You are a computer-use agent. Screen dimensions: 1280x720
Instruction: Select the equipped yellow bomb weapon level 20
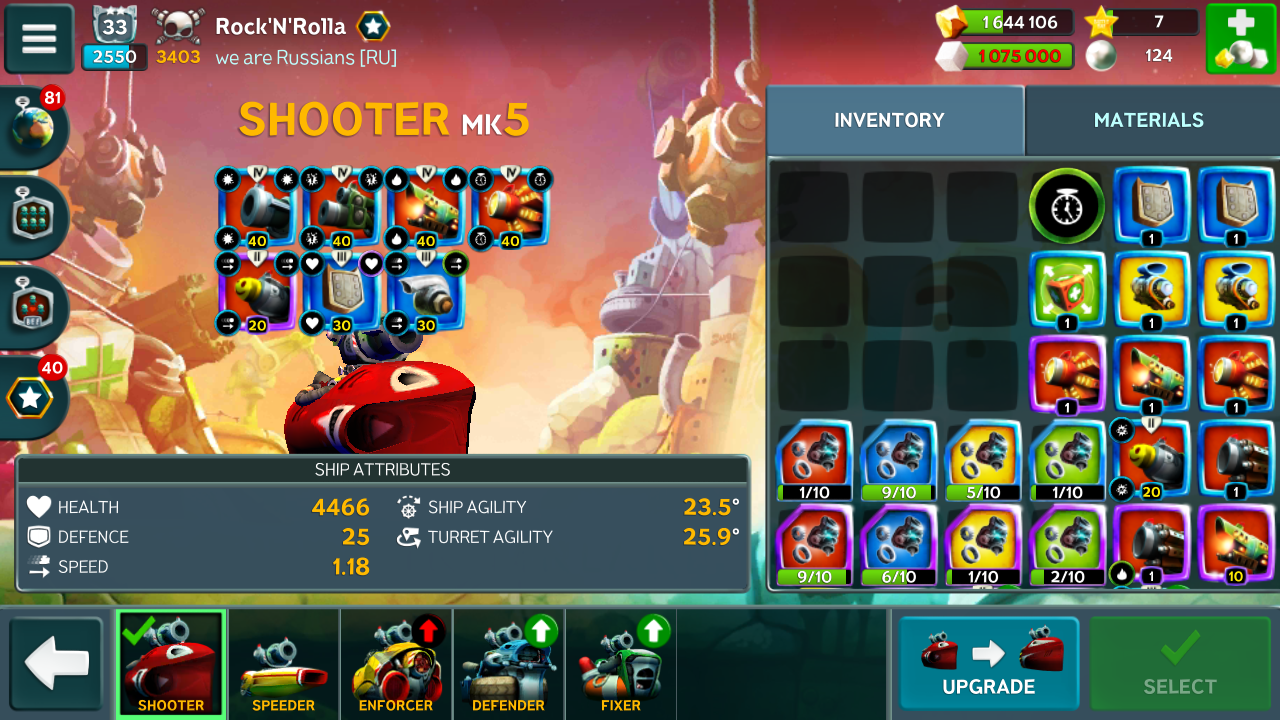pos(257,292)
